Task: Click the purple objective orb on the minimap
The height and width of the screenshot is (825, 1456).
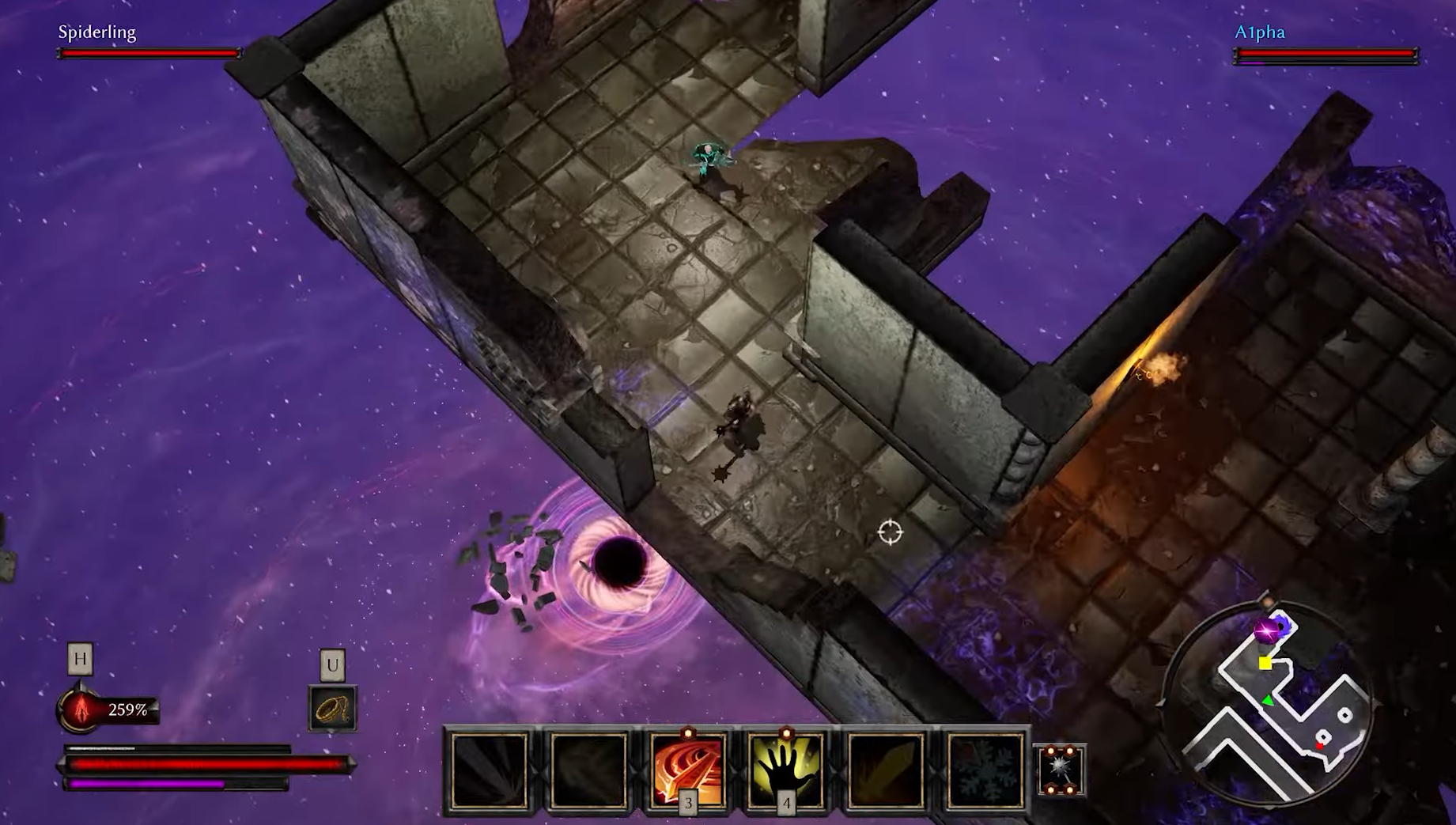Action: click(x=1266, y=630)
